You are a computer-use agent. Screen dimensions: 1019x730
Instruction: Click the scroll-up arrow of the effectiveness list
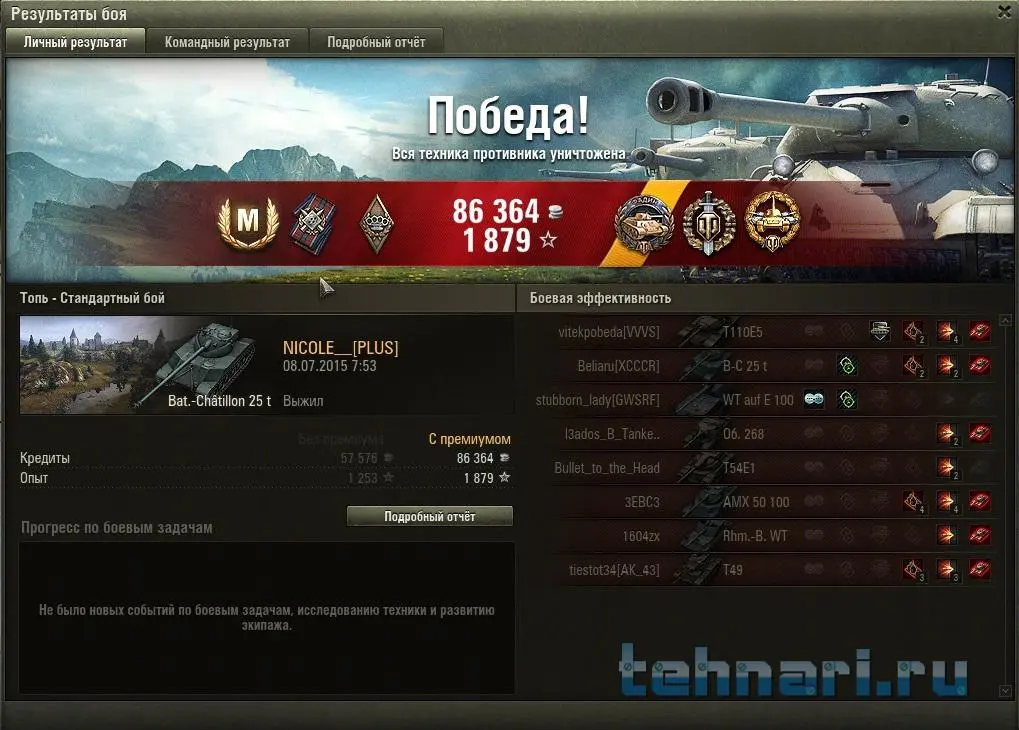click(1005, 320)
